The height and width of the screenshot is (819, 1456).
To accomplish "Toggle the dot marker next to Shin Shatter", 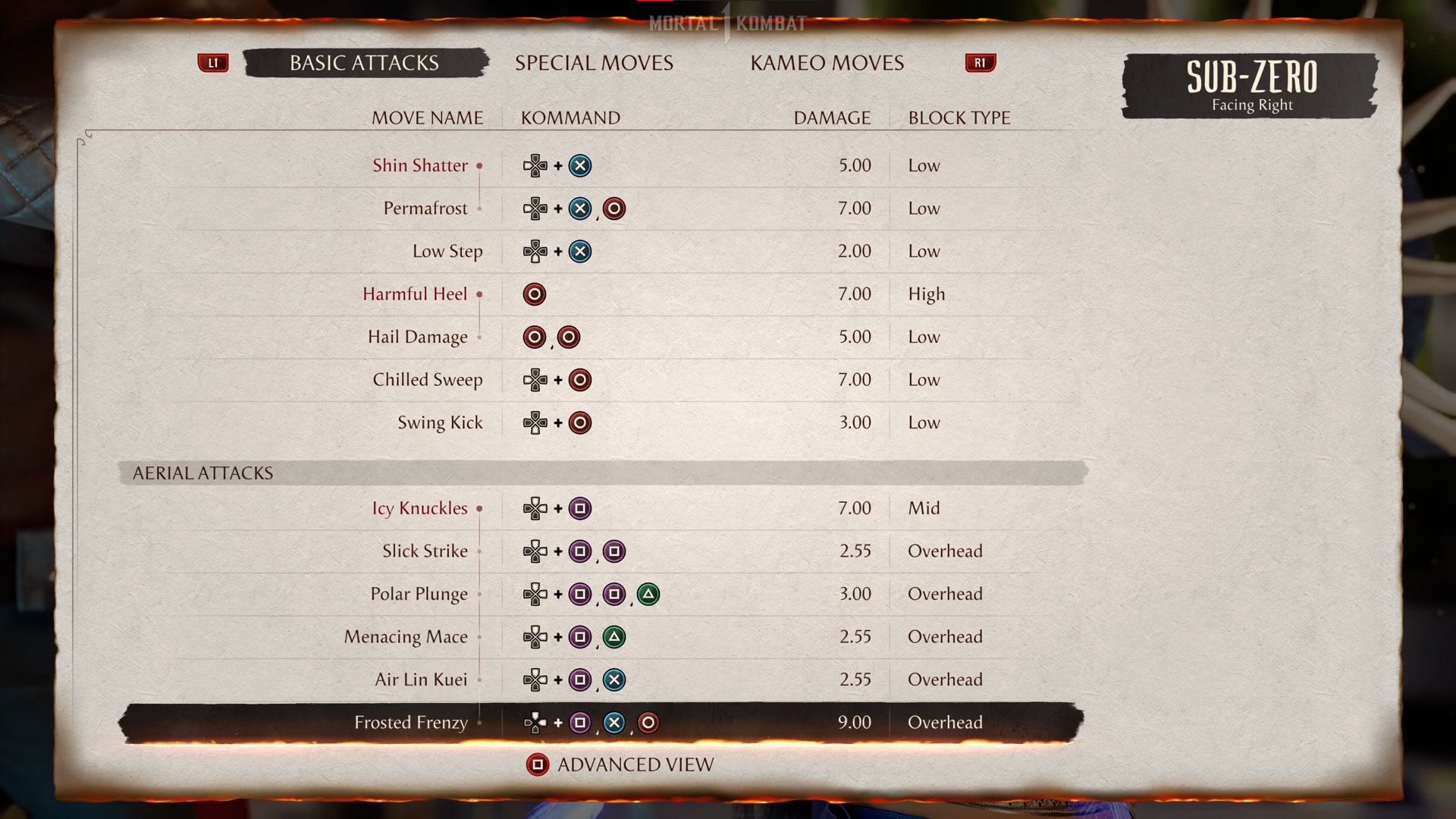I will tap(479, 166).
